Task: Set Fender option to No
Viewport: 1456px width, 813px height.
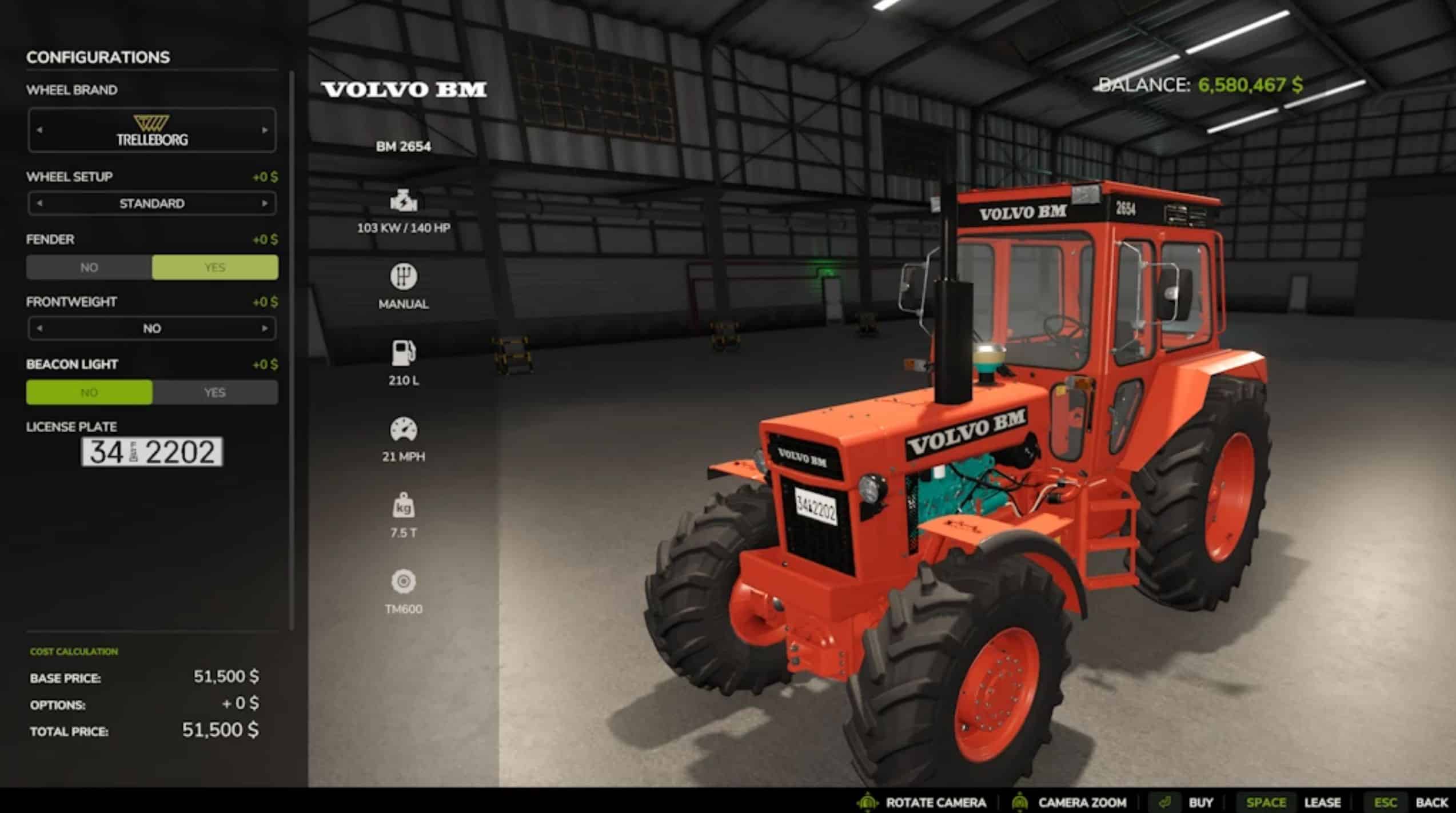Action: coord(89,268)
